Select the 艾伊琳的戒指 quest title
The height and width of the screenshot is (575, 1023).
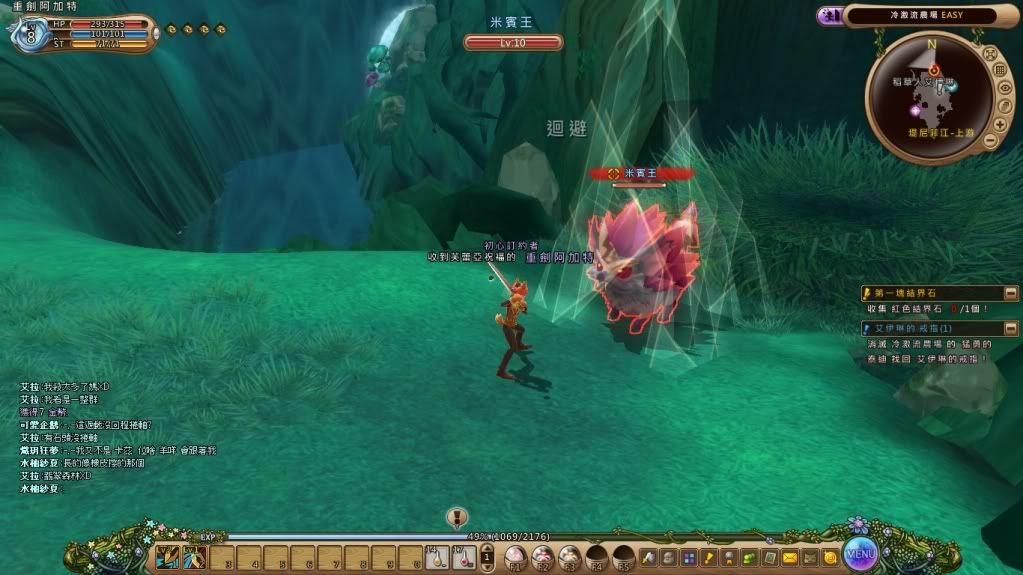915,328
